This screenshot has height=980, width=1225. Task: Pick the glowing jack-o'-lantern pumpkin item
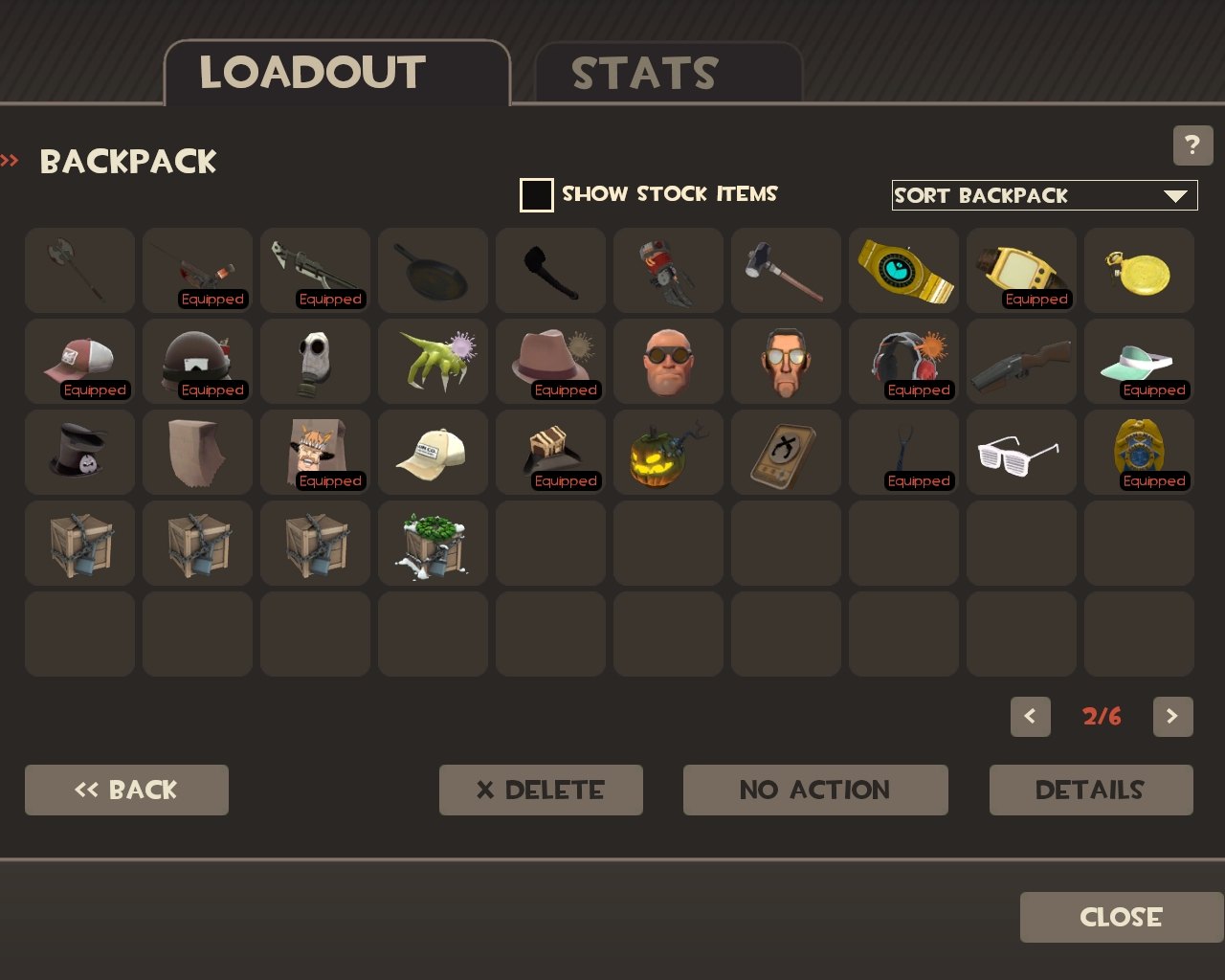[668, 453]
